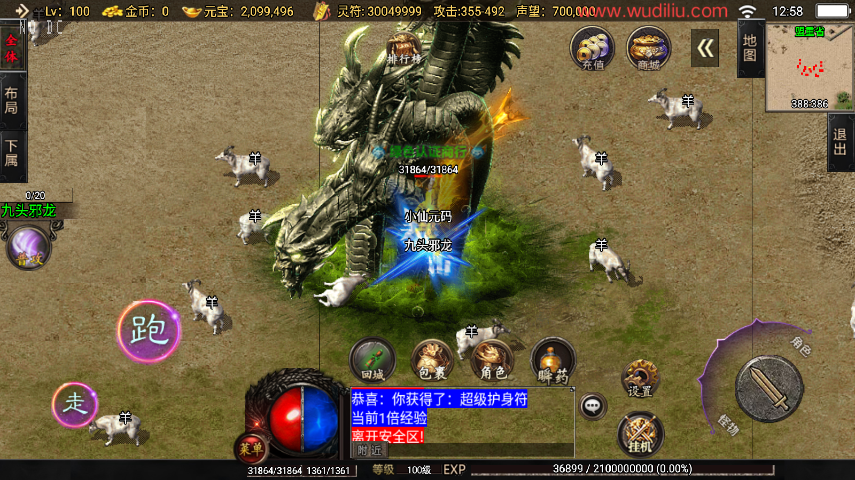Open the 包裹 bag inventory
Viewport: 855px width, 480px height.
(x=432, y=360)
